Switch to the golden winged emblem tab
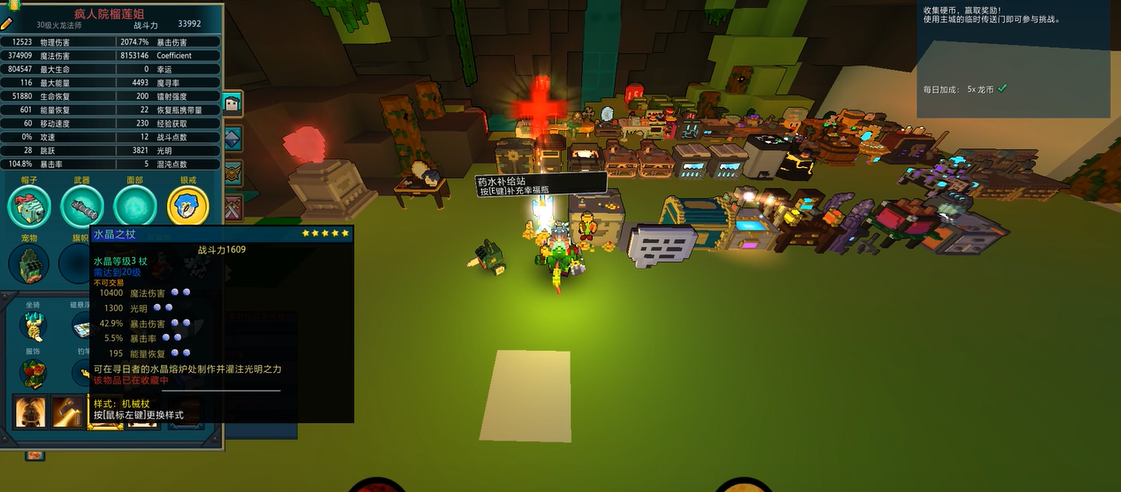The height and width of the screenshot is (492, 1121). [x=232, y=173]
